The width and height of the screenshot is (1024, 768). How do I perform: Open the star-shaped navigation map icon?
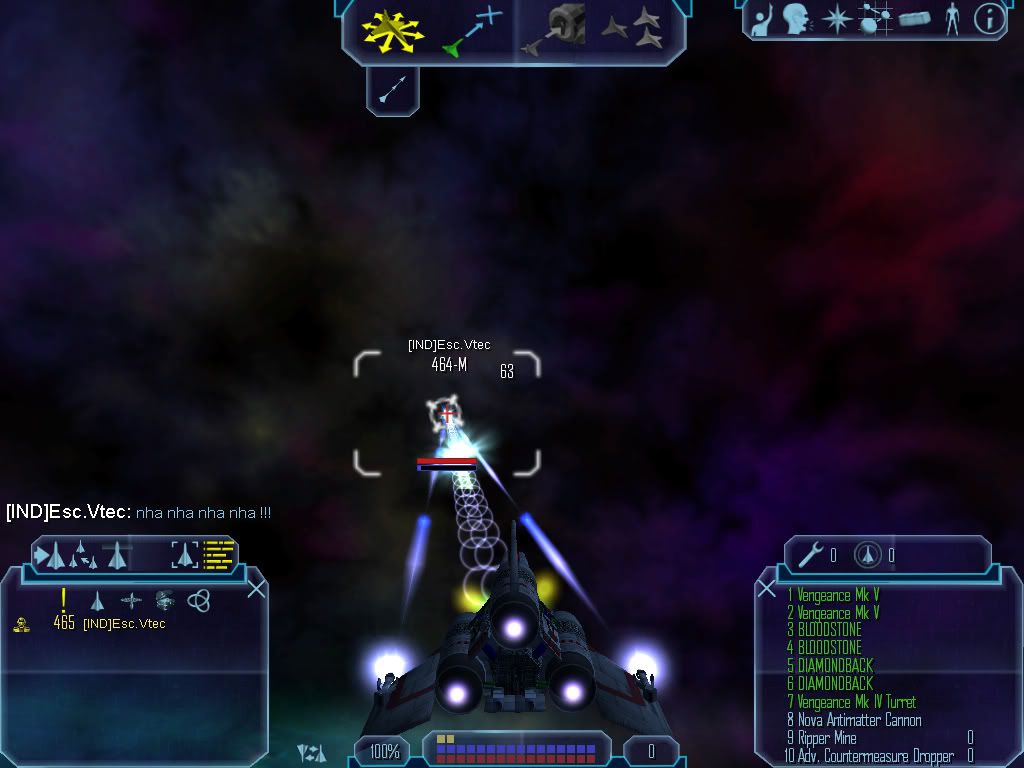[x=835, y=19]
